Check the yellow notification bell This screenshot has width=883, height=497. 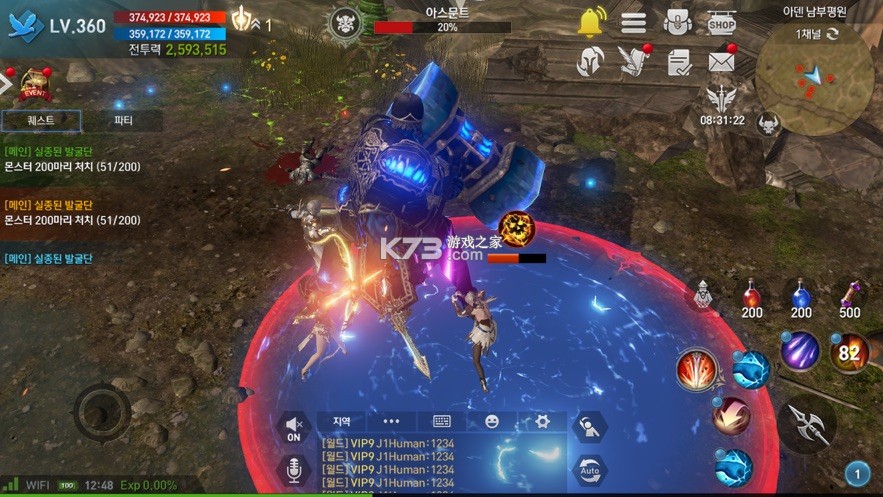(x=591, y=21)
